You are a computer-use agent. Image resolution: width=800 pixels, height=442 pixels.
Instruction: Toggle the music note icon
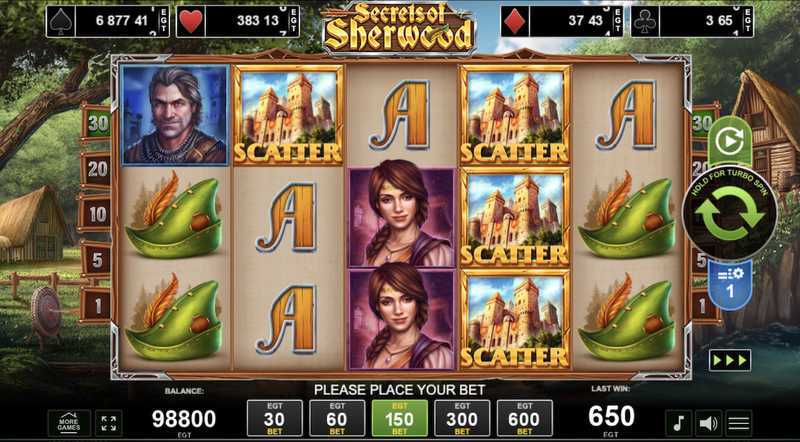point(679,422)
